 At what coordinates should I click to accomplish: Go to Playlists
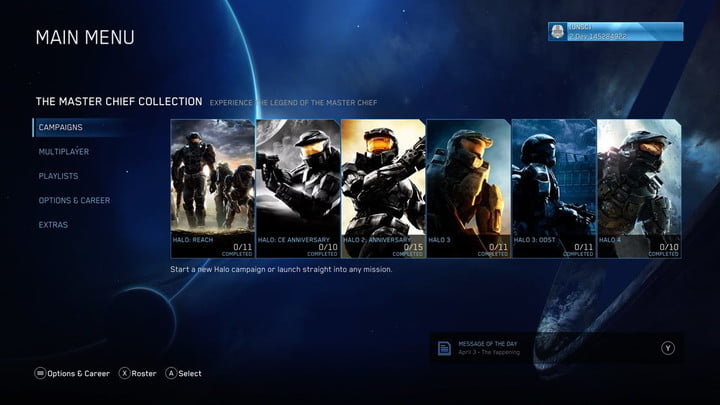[x=58, y=176]
